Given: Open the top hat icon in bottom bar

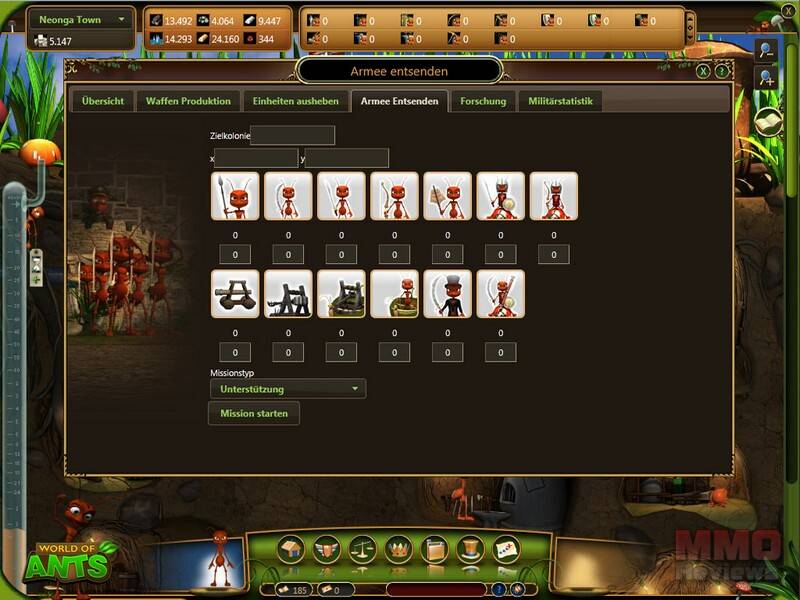Looking at the screenshot, I should coord(469,549).
